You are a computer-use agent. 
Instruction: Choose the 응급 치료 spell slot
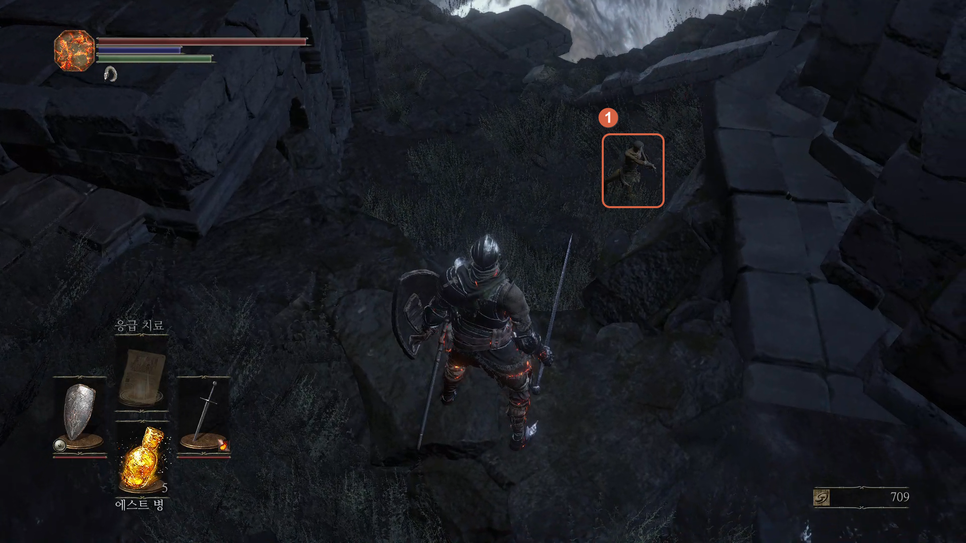click(140, 376)
